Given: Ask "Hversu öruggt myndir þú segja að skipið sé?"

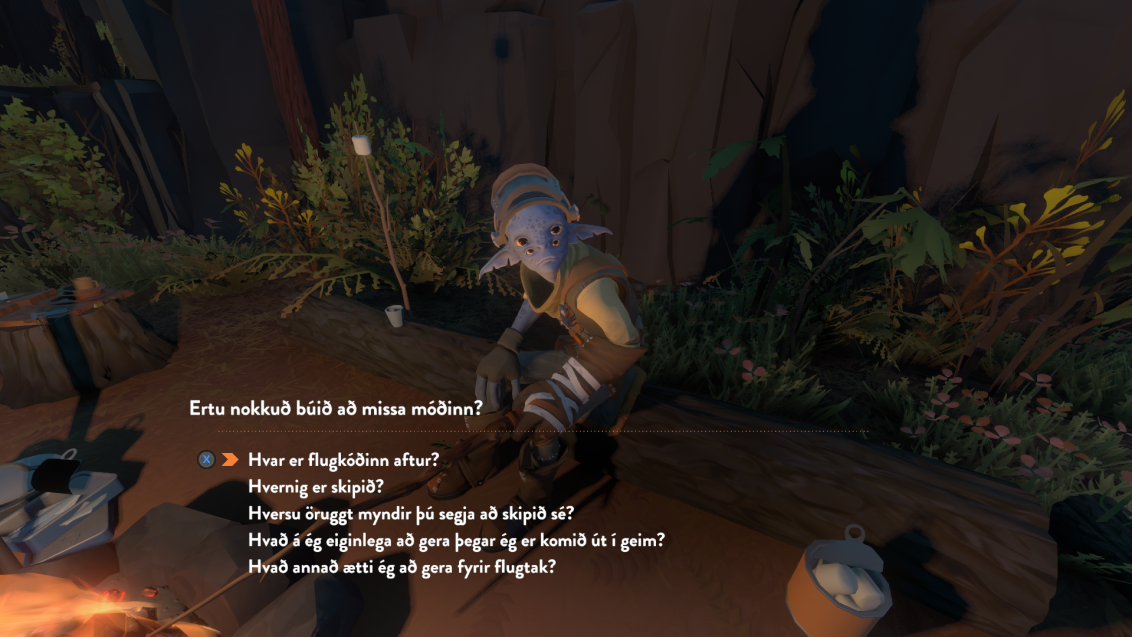Looking at the screenshot, I should point(411,514).
